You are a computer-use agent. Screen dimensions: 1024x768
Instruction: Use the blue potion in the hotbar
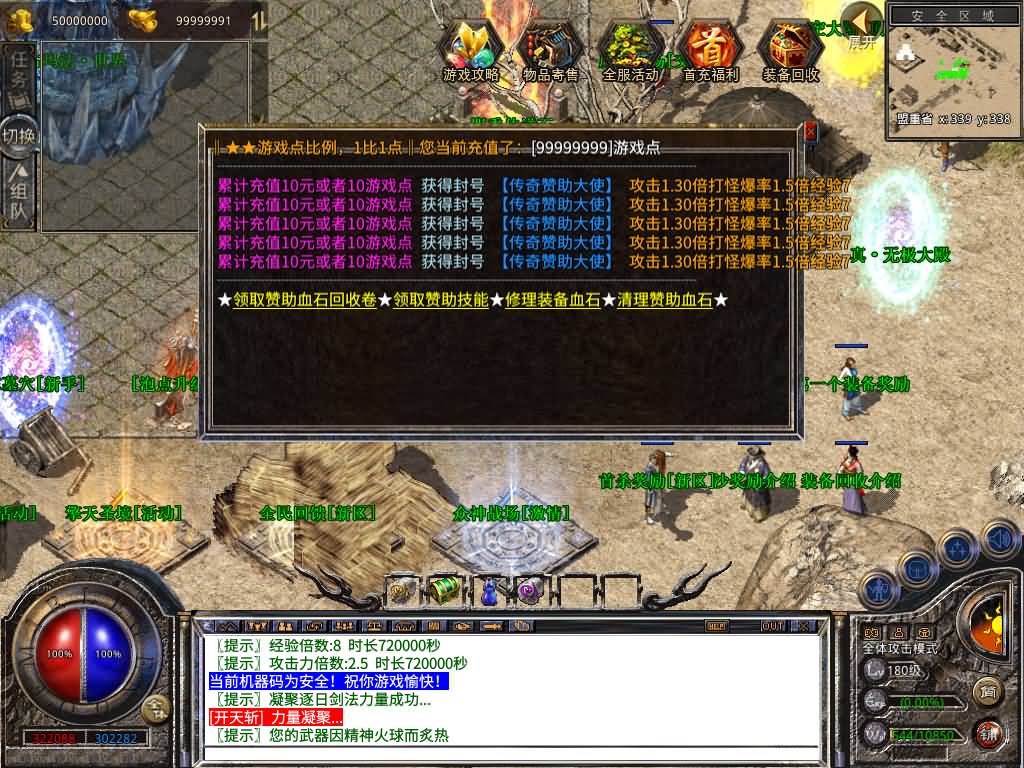(x=489, y=591)
